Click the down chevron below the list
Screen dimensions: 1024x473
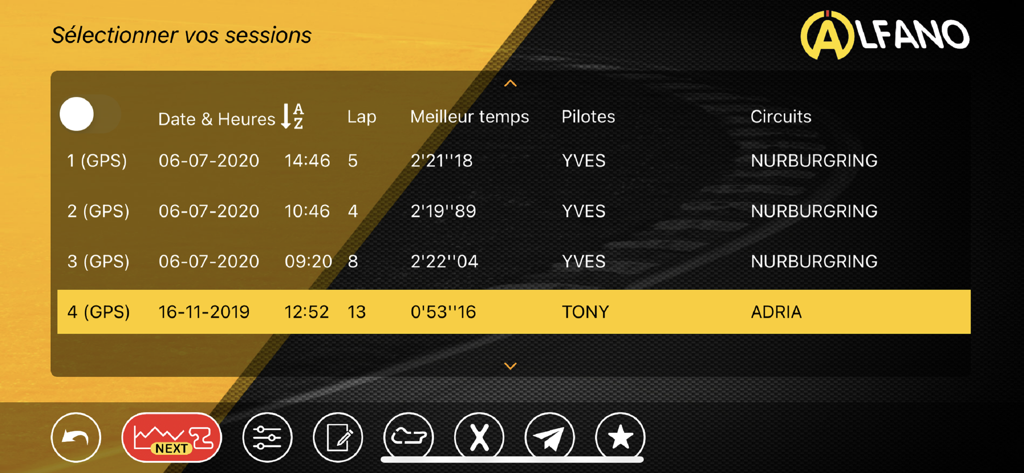[x=510, y=366]
